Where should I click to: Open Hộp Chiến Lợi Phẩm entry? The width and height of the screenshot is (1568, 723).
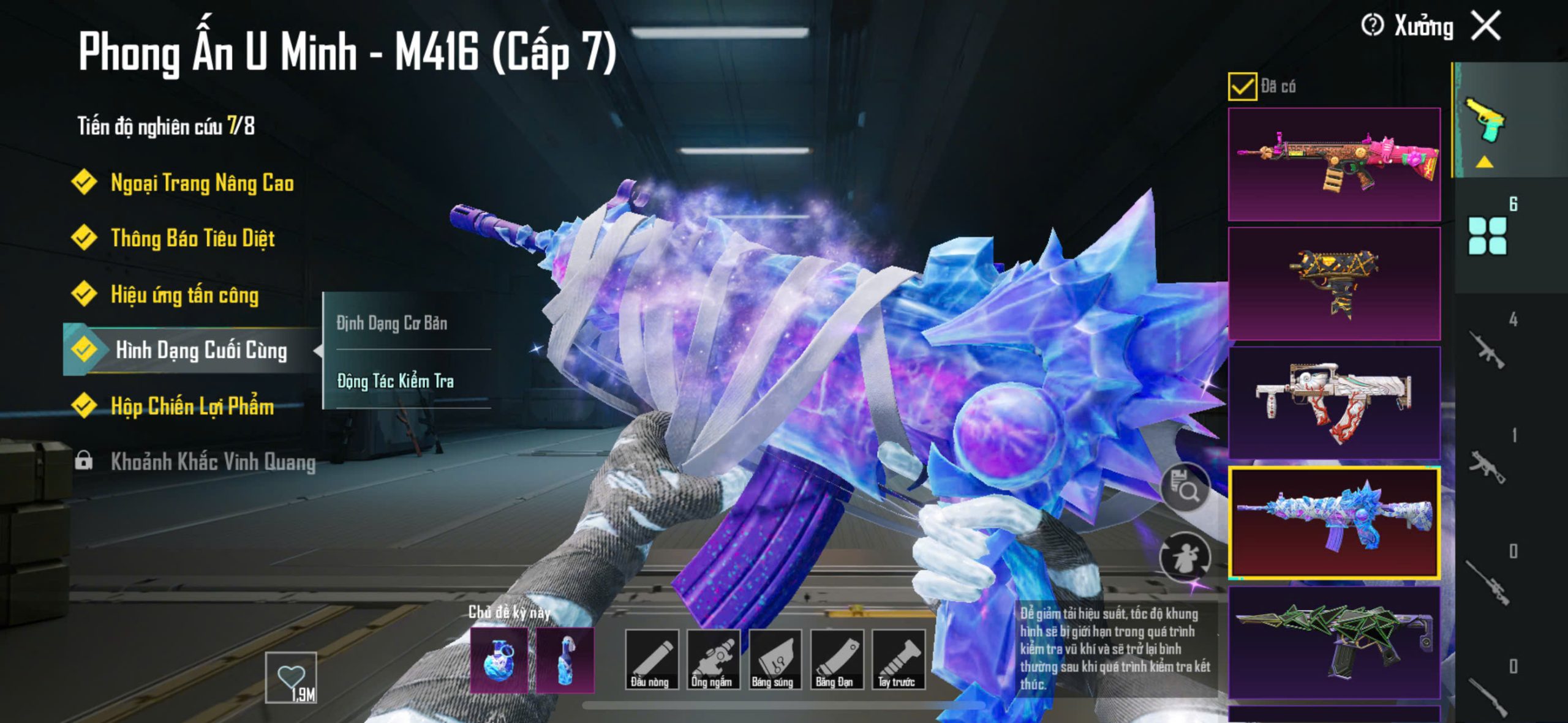(x=192, y=406)
